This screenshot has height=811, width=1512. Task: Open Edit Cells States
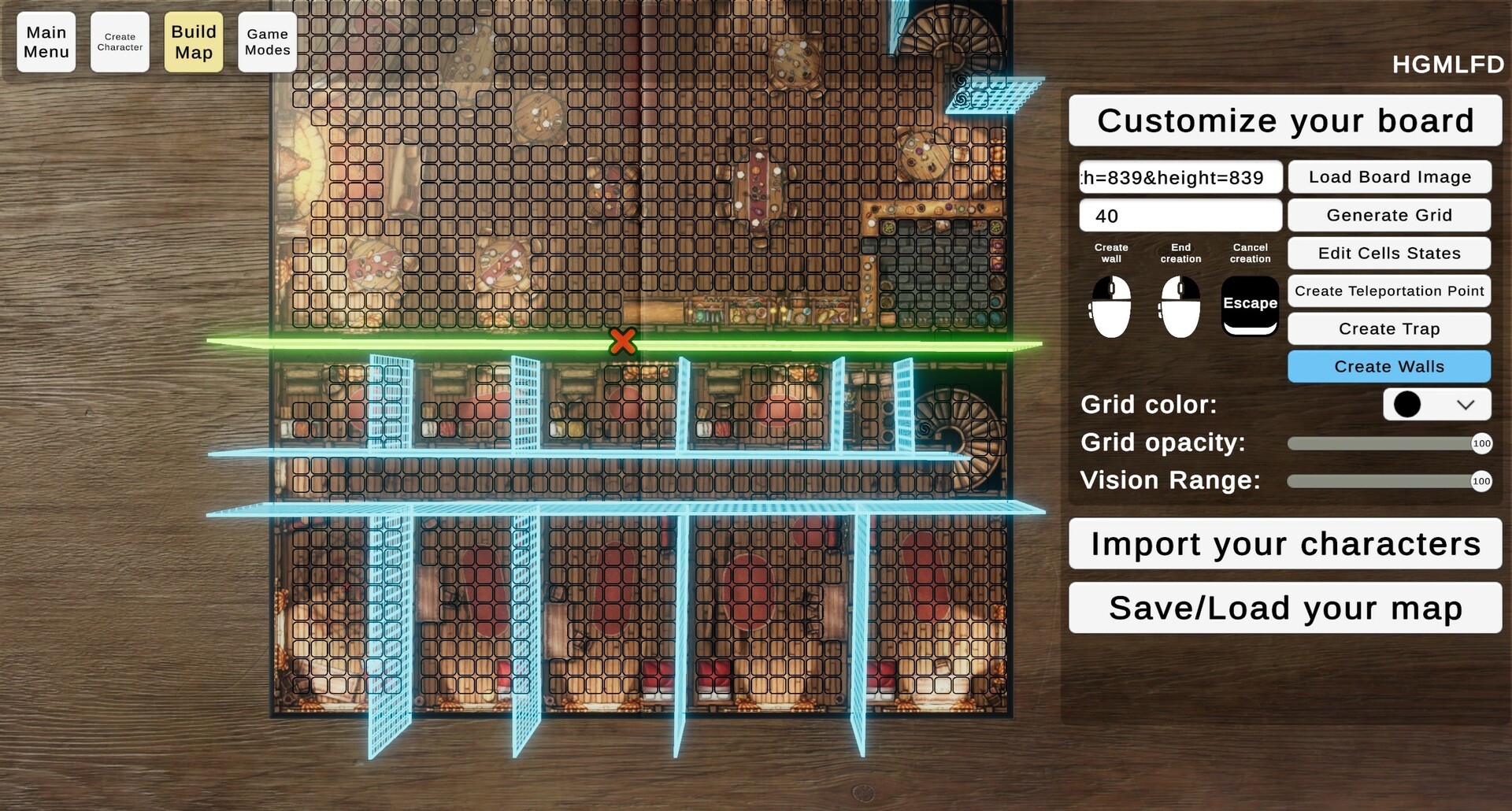1388,253
